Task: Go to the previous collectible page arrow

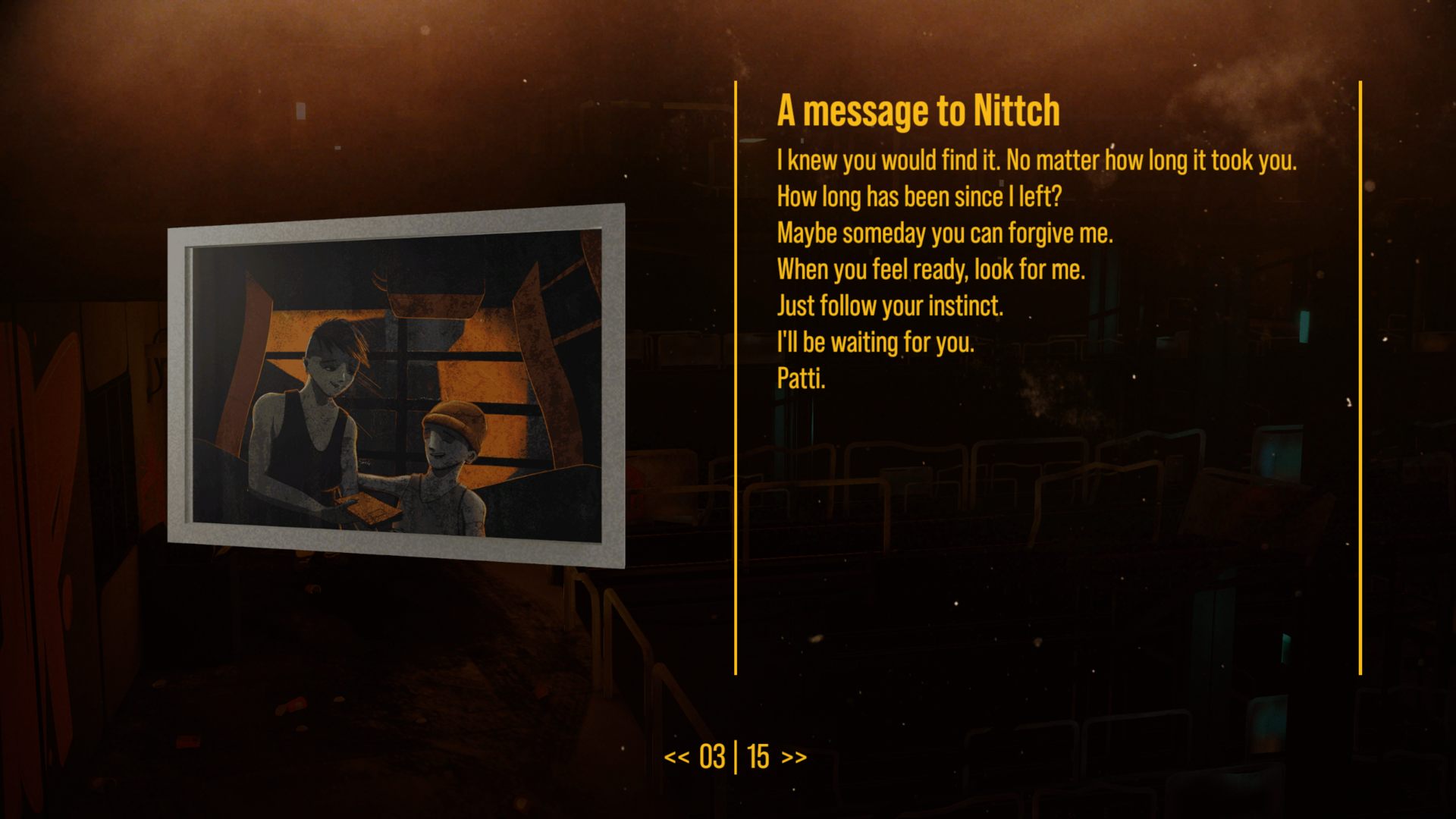Action: click(676, 758)
